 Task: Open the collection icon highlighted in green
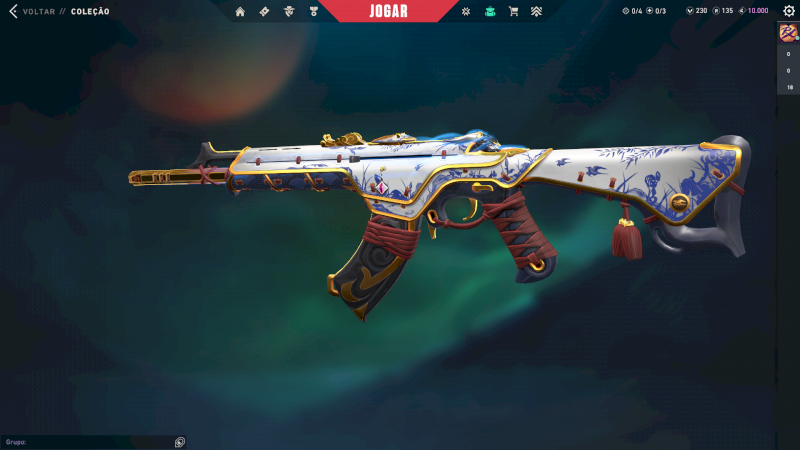coord(489,11)
